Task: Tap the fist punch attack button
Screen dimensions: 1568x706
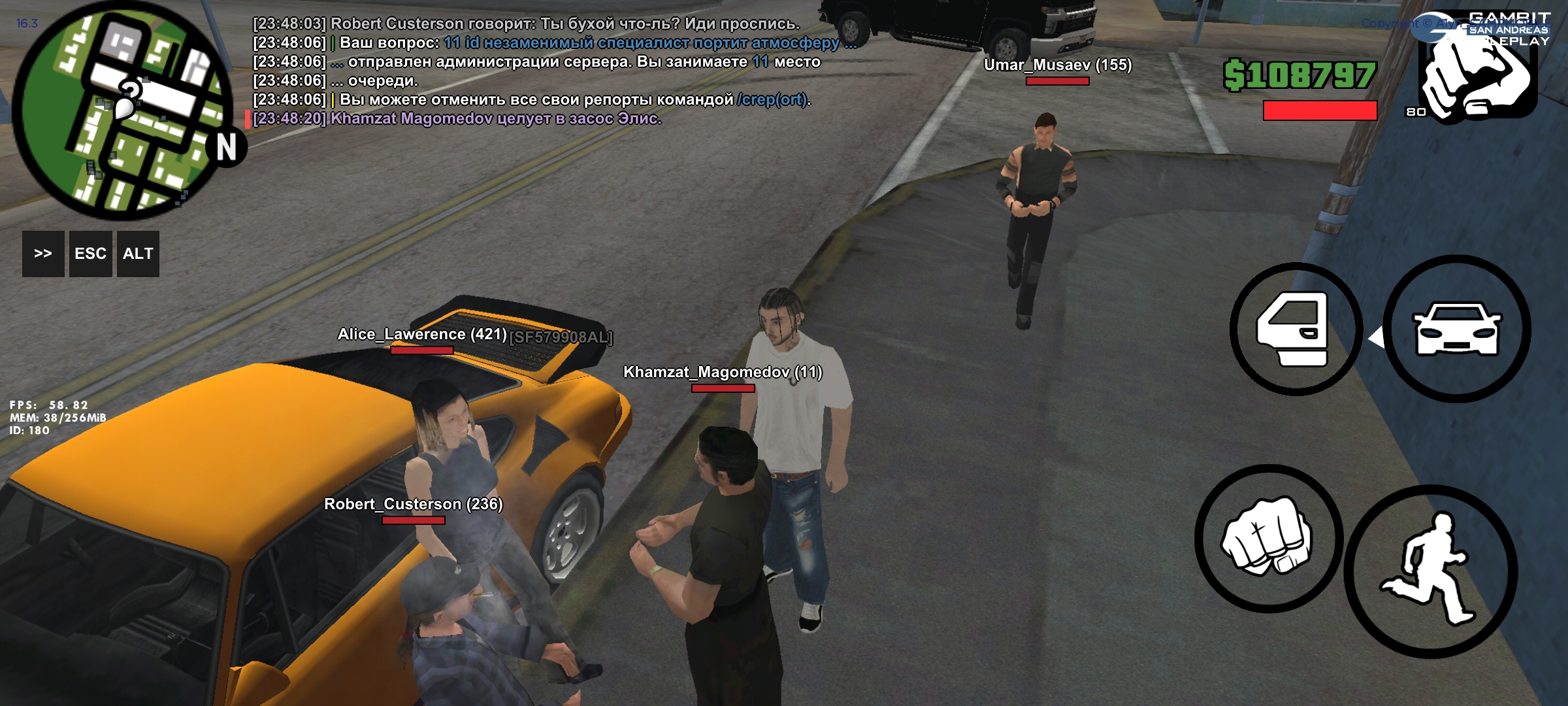Action: click(x=1267, y=538)
